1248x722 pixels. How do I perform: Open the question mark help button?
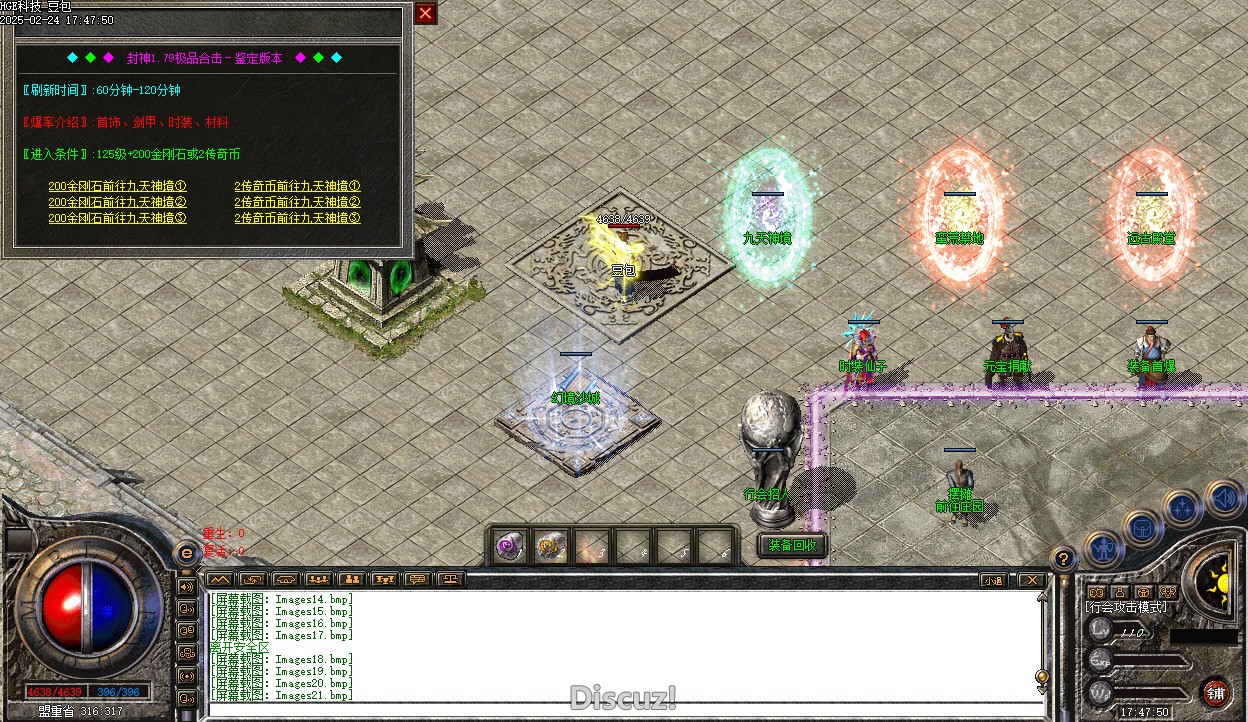tap(1064, 559)
